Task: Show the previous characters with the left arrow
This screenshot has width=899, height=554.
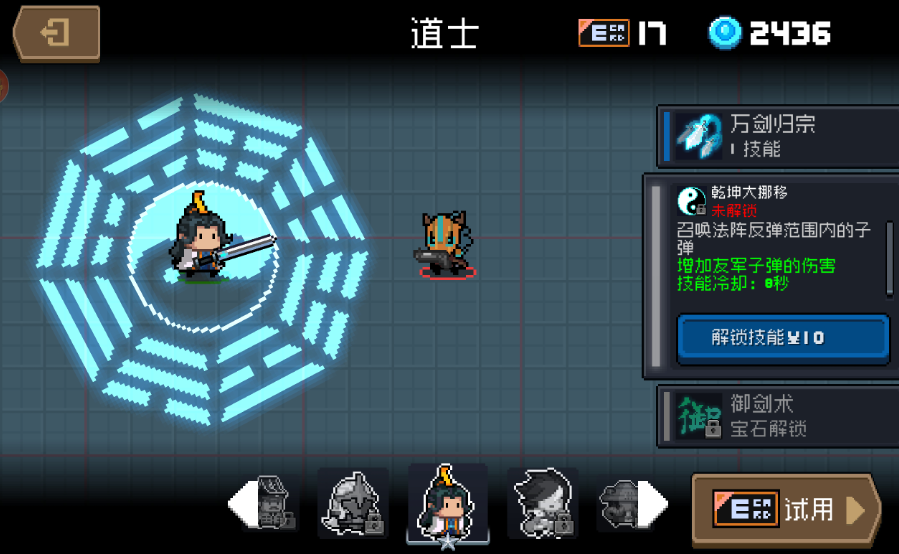Action: pos(241,503)
